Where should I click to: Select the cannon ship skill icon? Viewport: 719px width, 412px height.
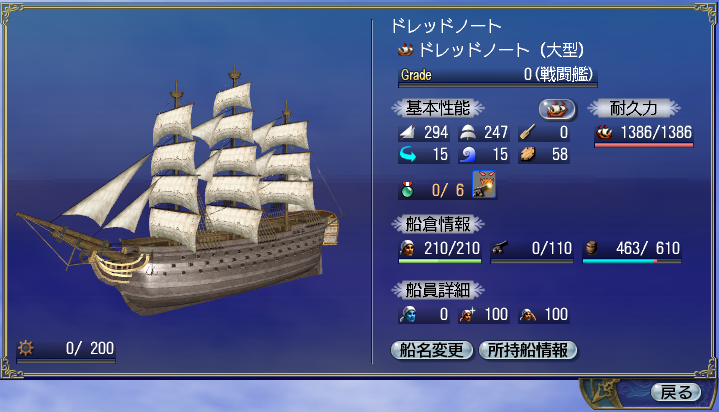[x=484, y=187]
